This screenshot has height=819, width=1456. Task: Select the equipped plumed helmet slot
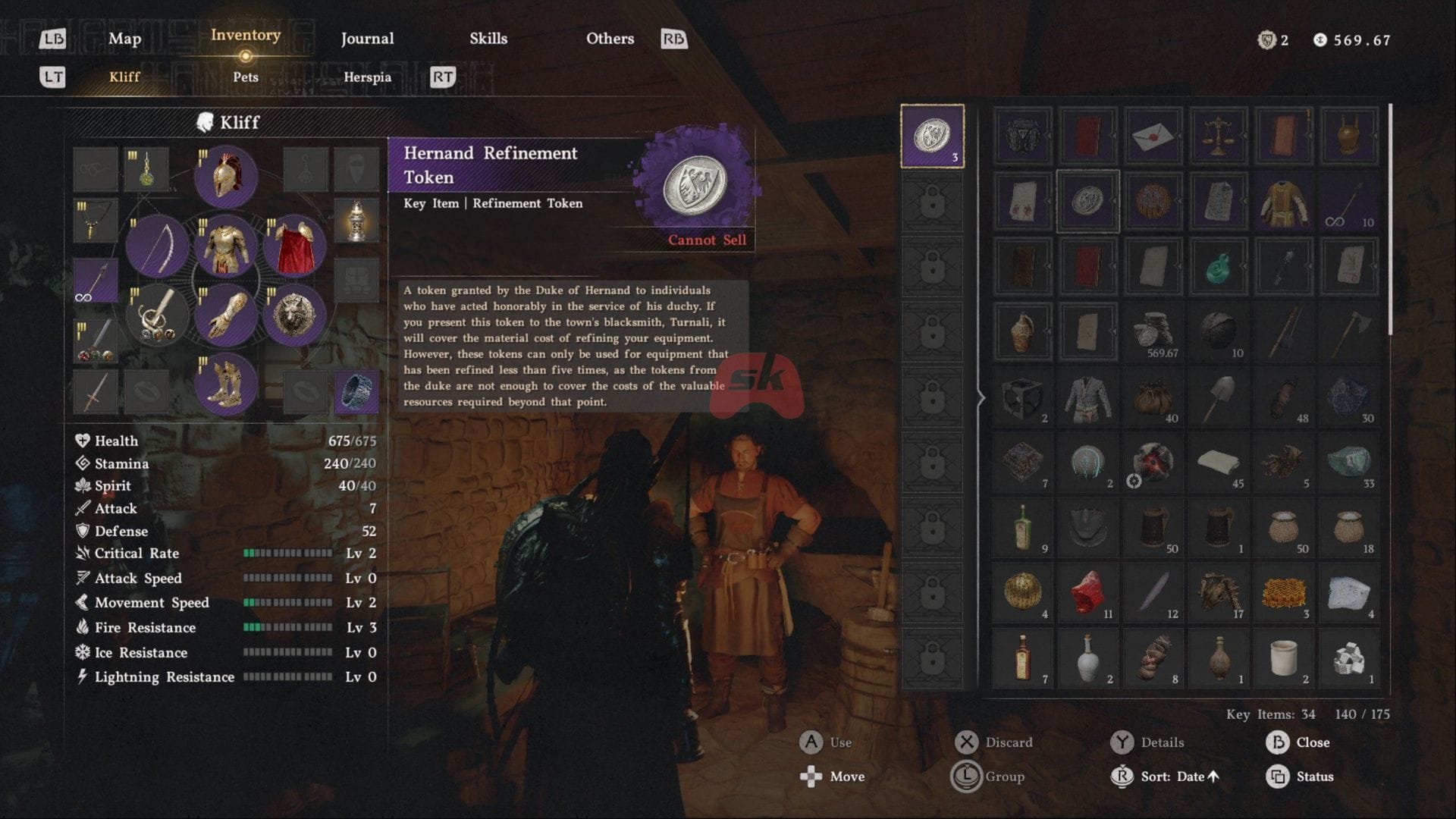(225, 177)
